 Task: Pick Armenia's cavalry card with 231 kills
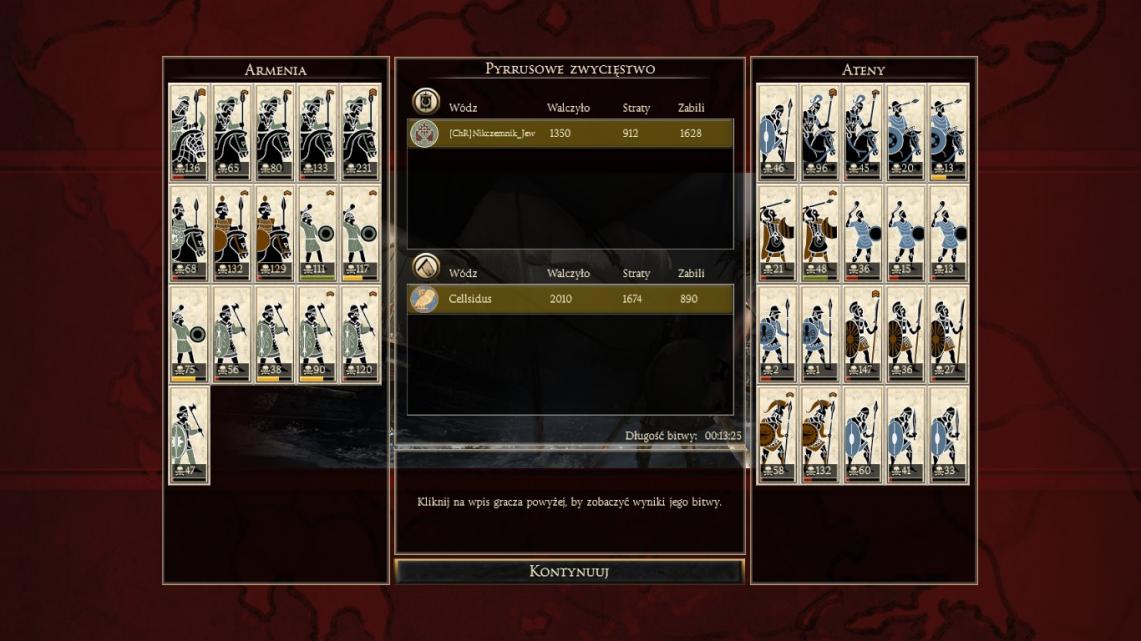click(x=361, y=131)
